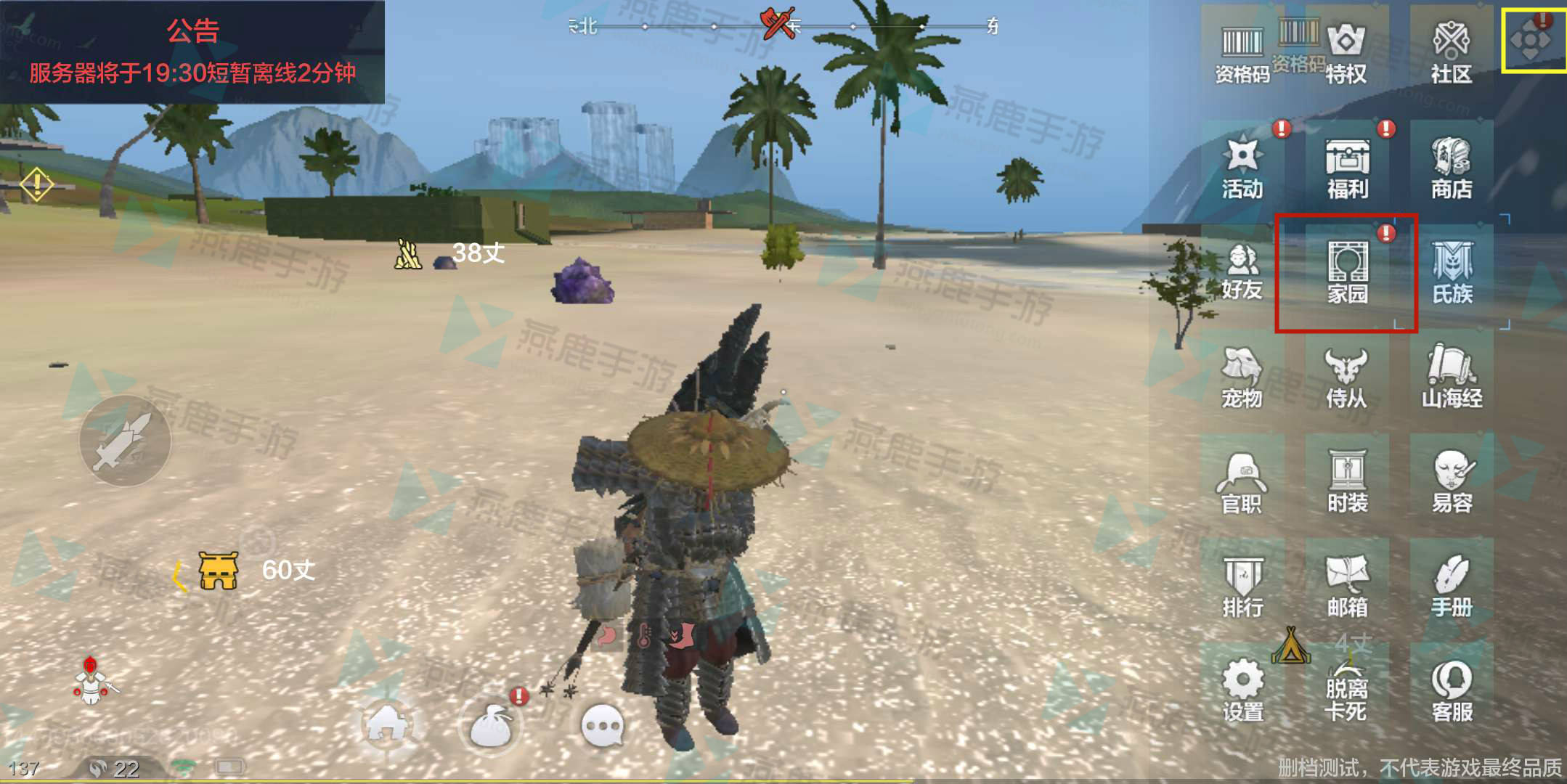
Task: Open the 邮箱 (Mailbox)
Action: click(x=1347, y=586)
